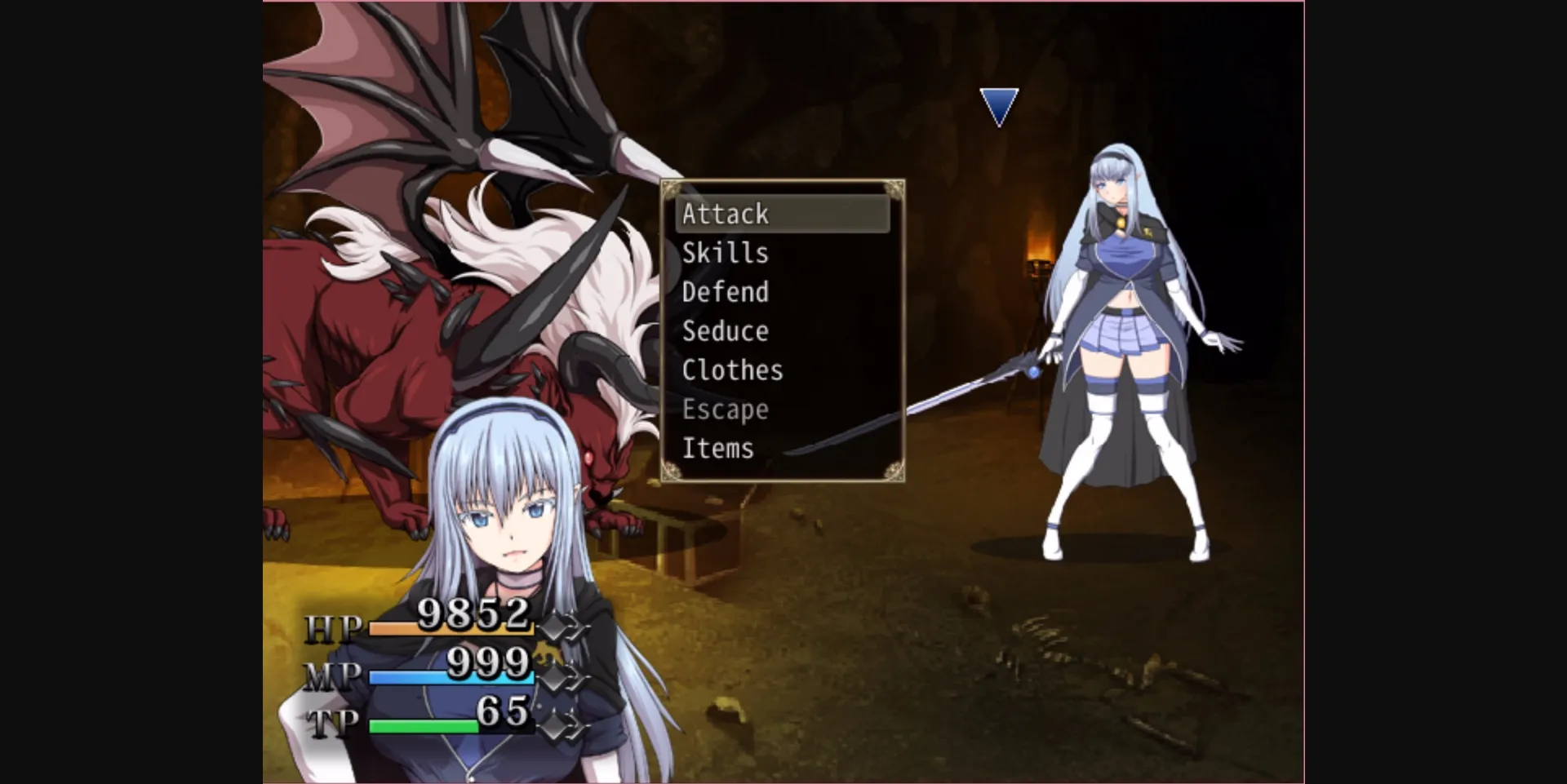
Task: Click the HP value 9852
Action: (472, 614)
